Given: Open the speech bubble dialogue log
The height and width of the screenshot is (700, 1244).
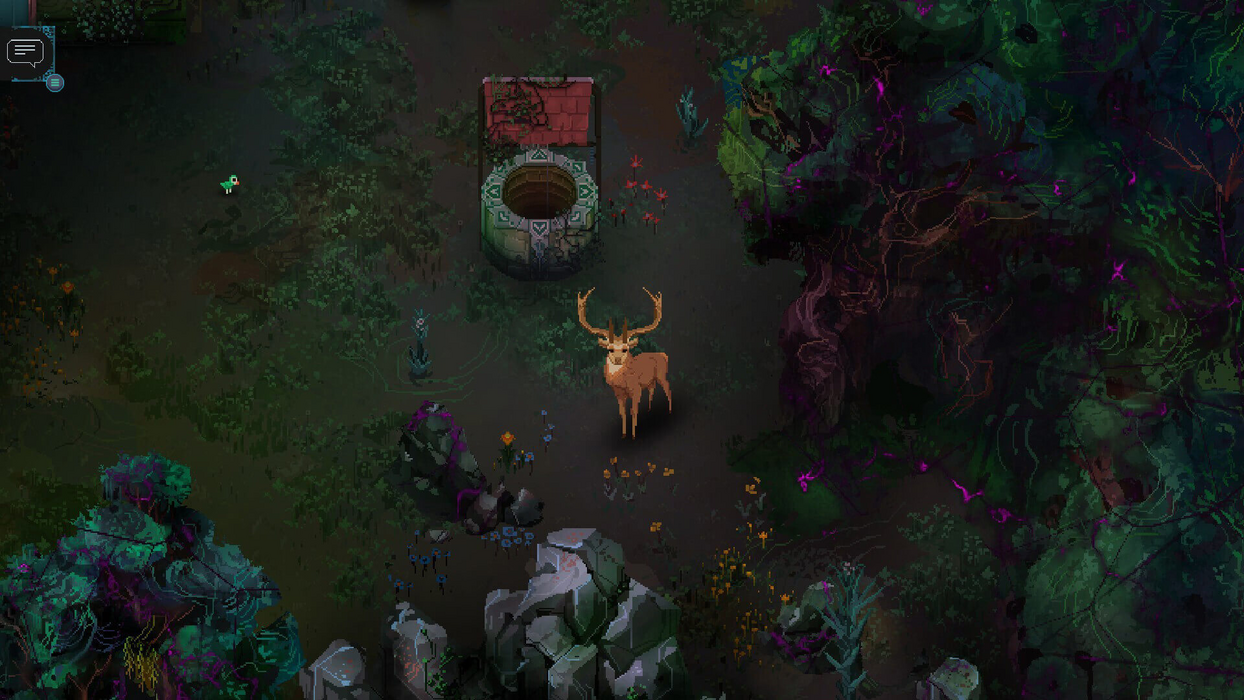Looking at the screenshot, I should pyautogui.click(x=25, y=51).
